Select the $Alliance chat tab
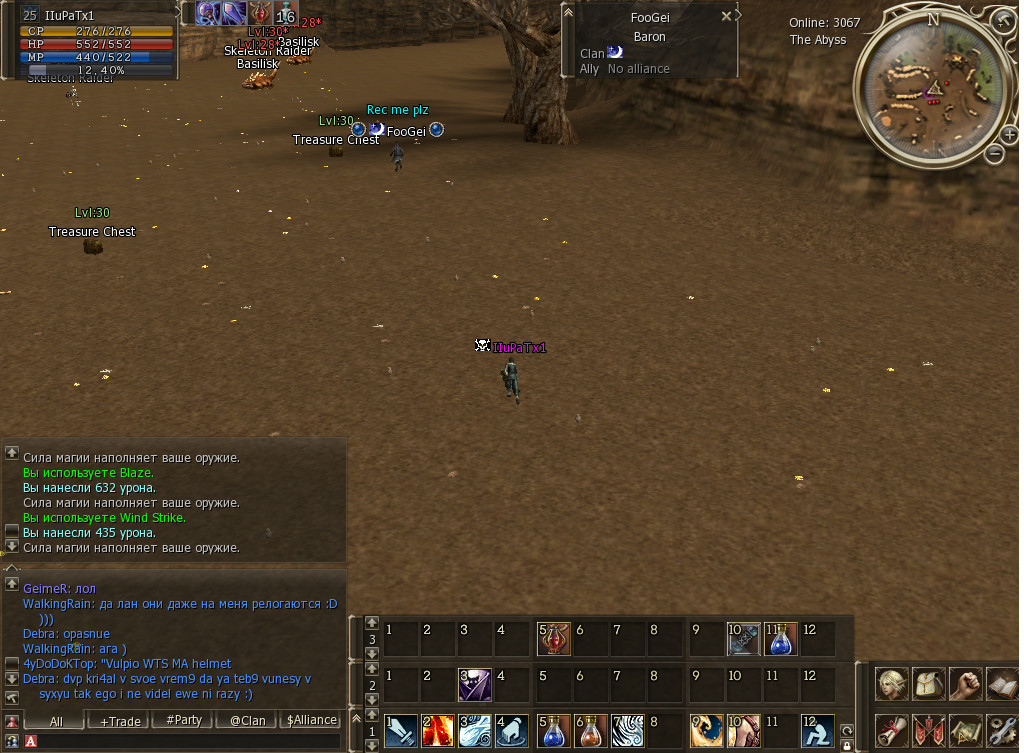Viewport: 1024px width, 753px height. click(x=311, y=720)
